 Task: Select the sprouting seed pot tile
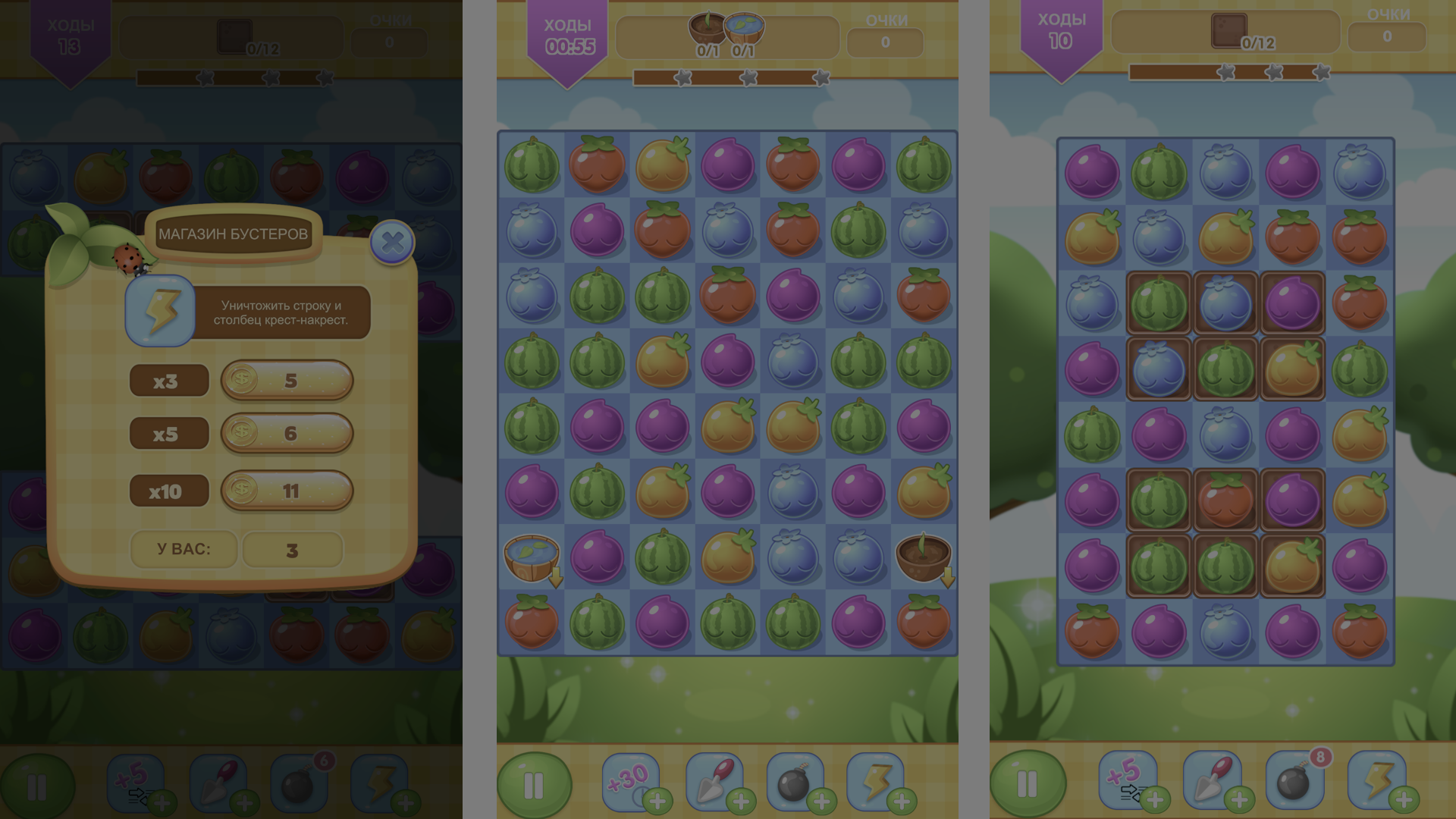[924, 557]
